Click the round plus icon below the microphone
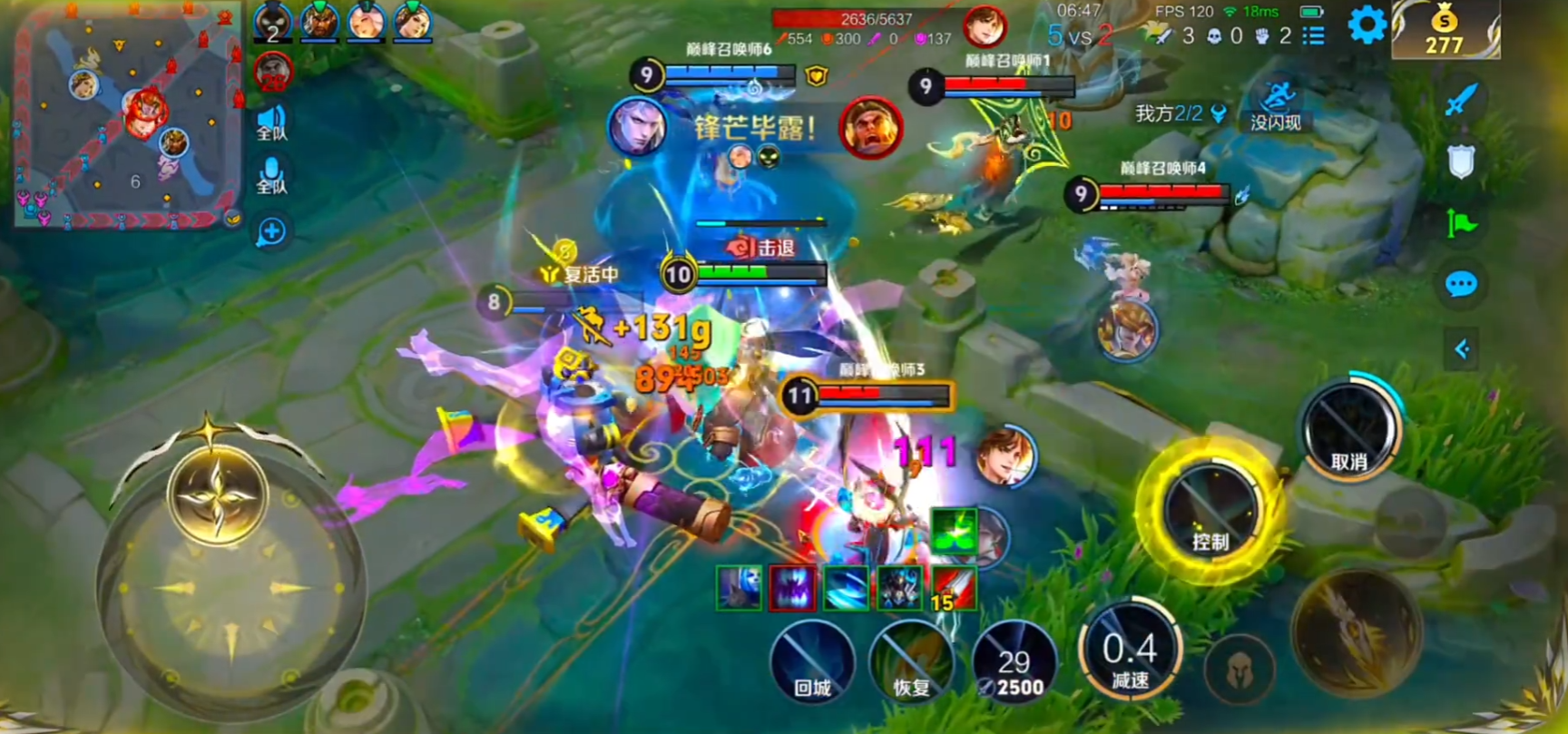This screenshot has width=1568, height=734. [271, 232]
